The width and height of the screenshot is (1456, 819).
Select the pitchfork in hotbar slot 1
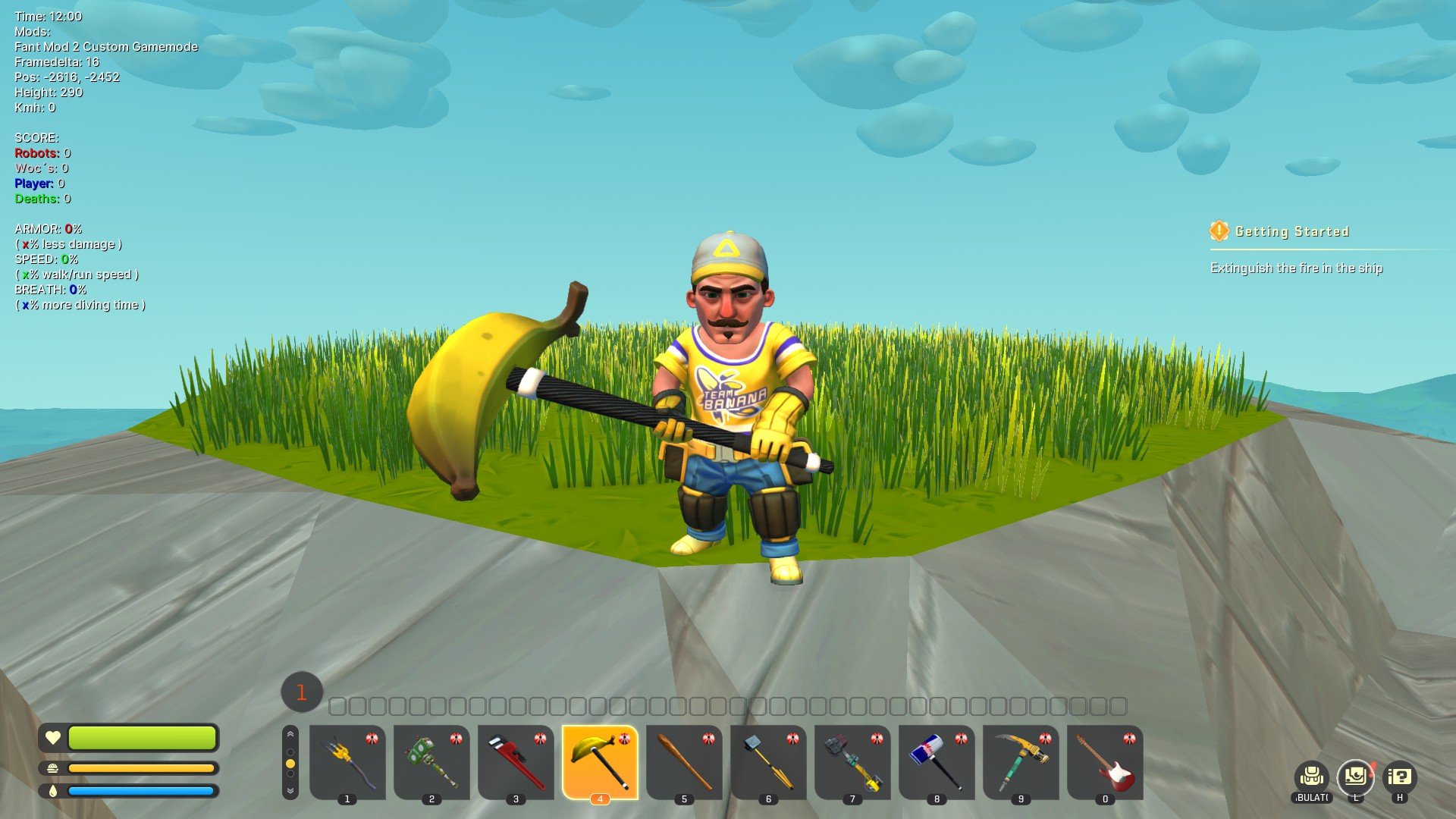tap(347, 761)
